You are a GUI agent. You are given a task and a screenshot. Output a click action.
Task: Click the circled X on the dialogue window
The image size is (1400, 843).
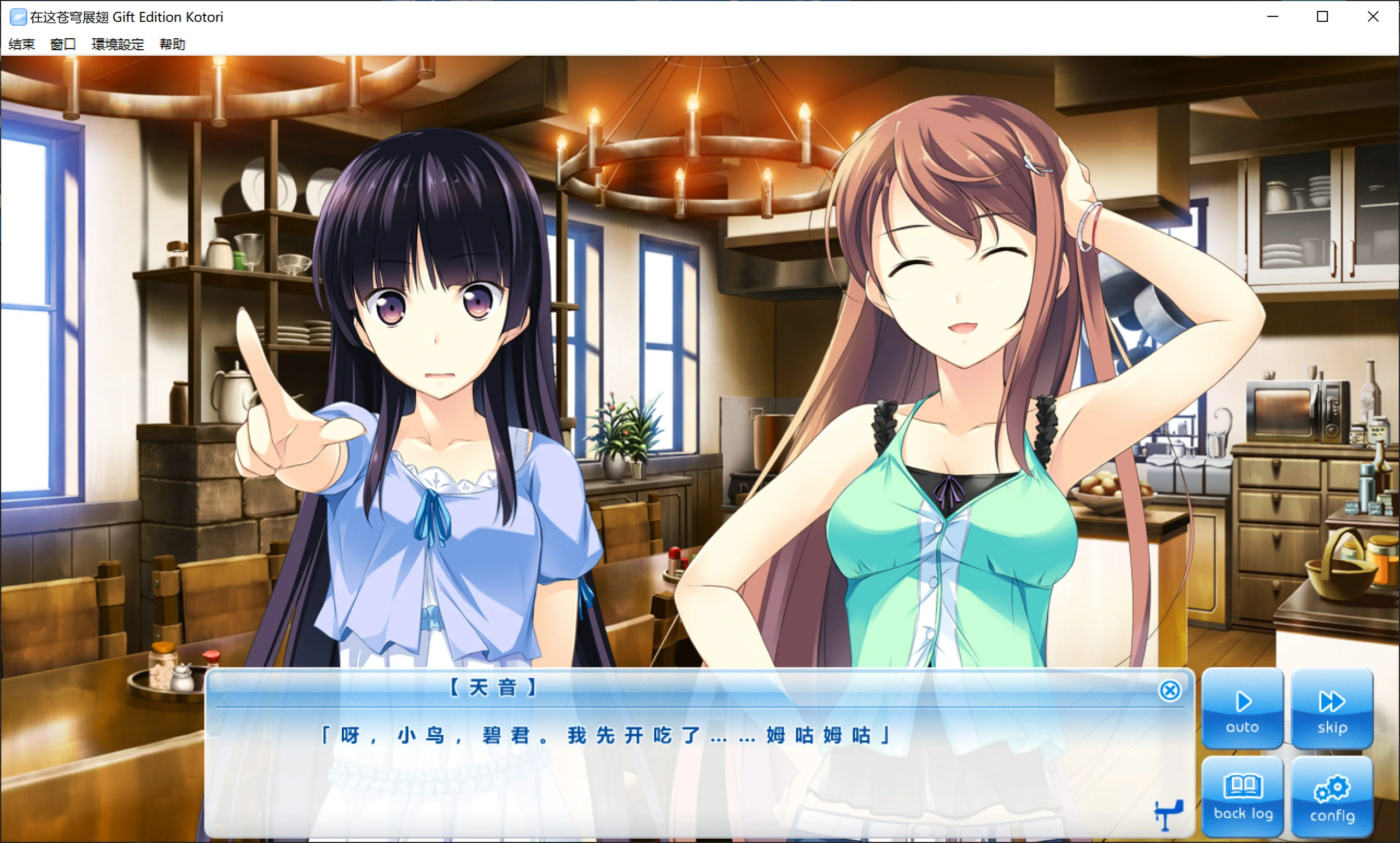point(1170,690)
